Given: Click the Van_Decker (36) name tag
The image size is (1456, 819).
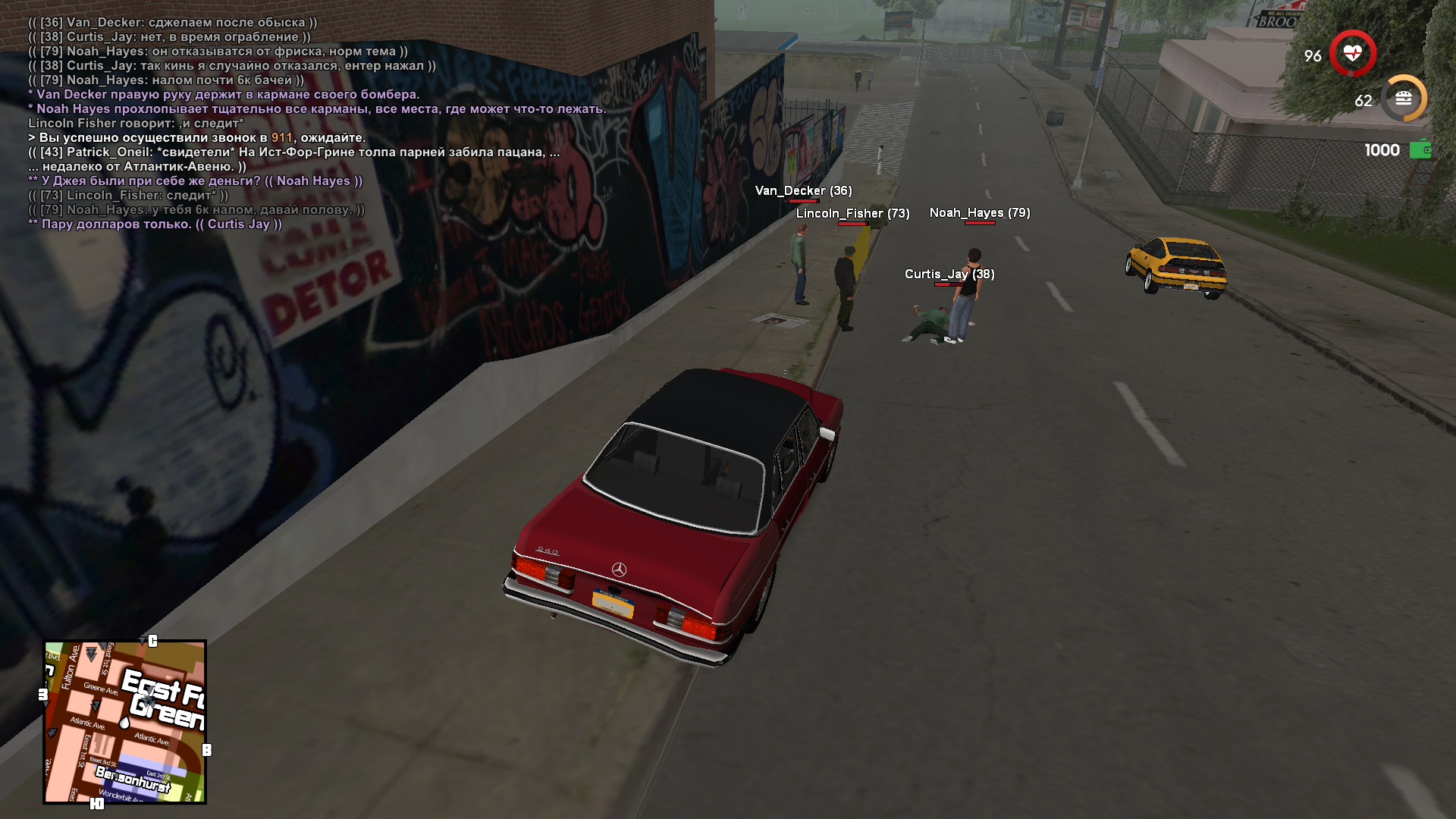Looking at the screenshot, I should [803, 191].
